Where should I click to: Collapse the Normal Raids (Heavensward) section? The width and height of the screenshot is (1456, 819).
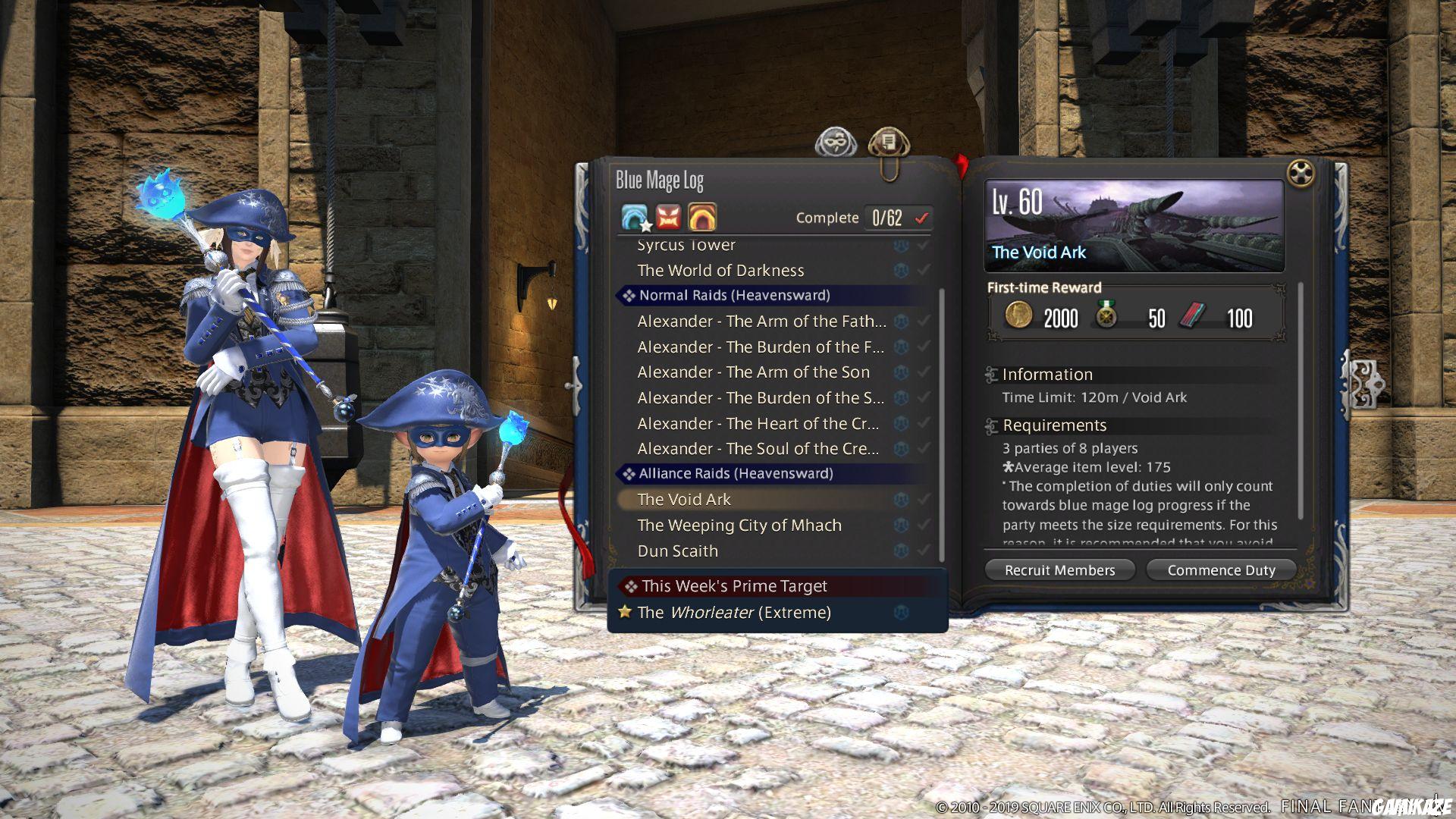(x=628, y=295)
